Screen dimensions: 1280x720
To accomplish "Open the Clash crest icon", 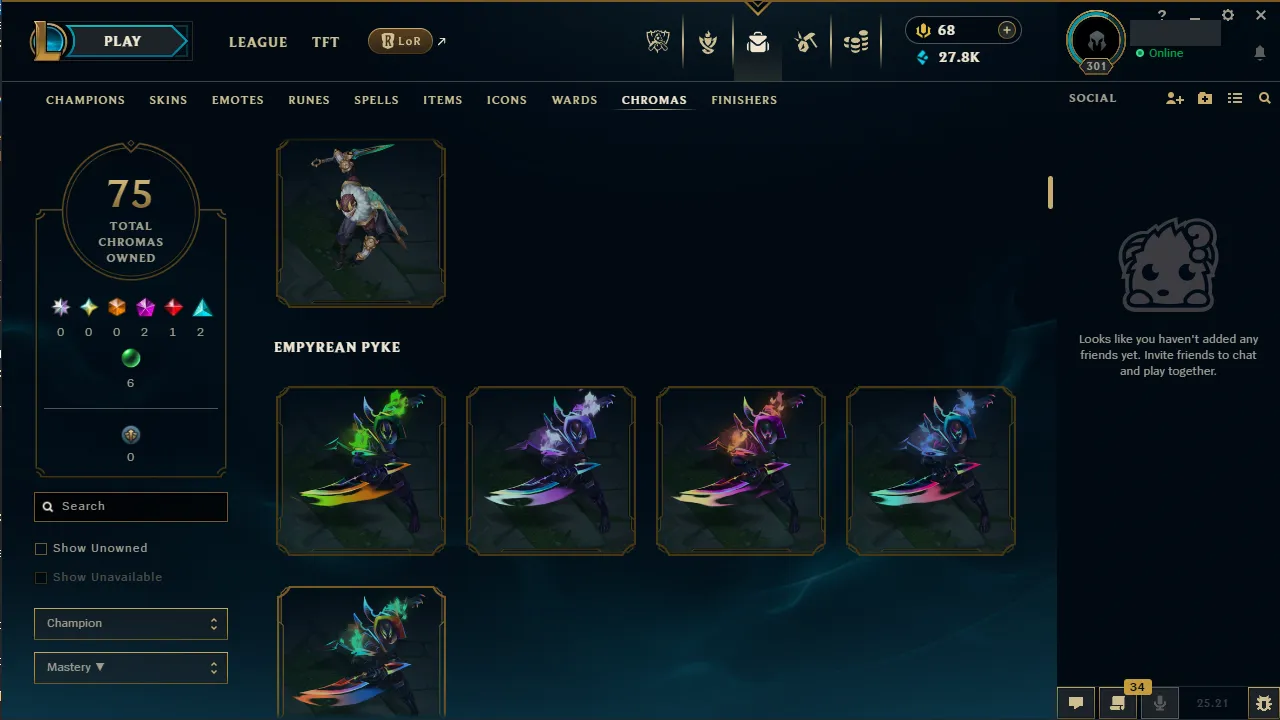I will point(708,41).
